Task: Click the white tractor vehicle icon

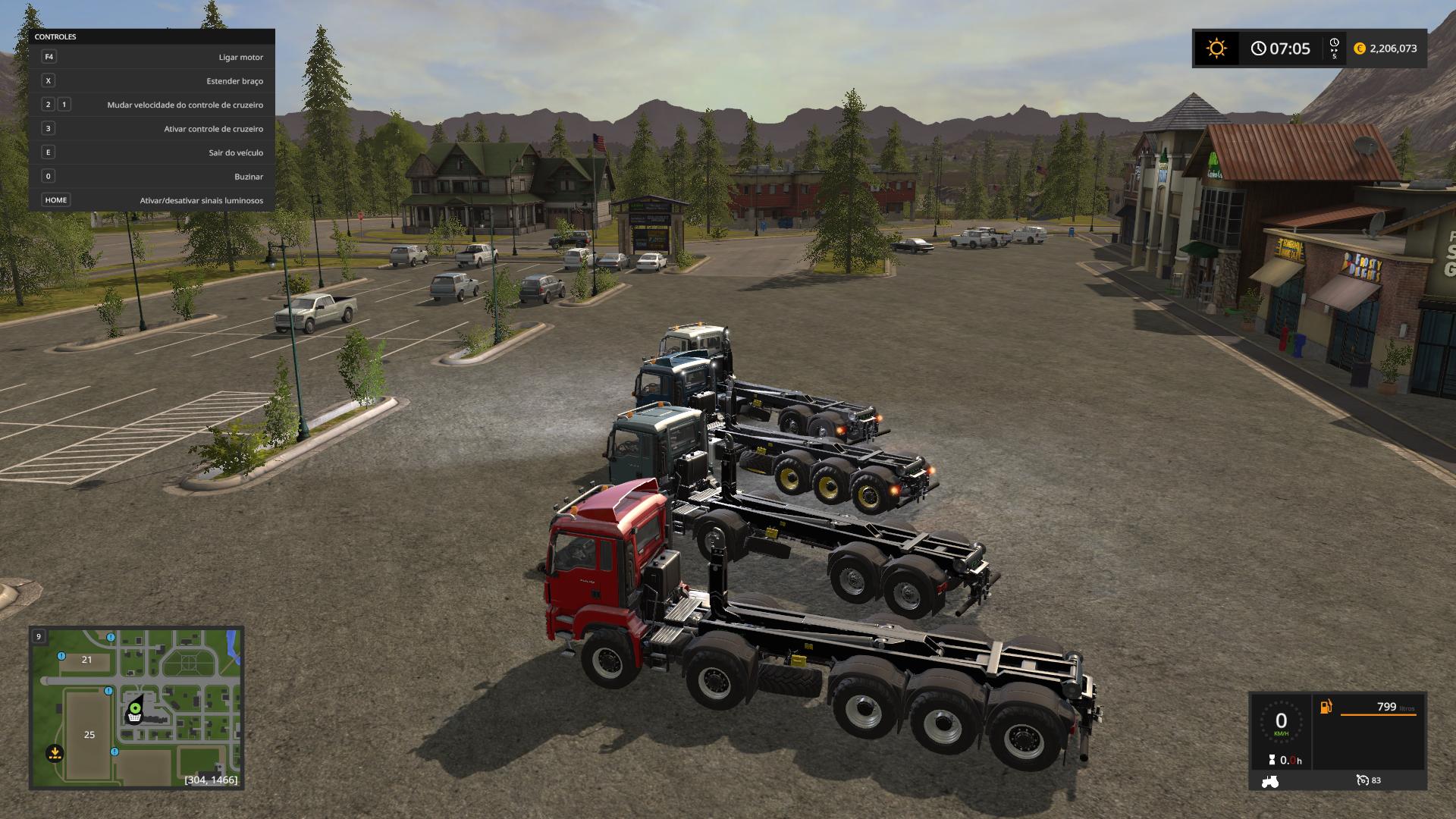Action: click(x=1269, y=780)
